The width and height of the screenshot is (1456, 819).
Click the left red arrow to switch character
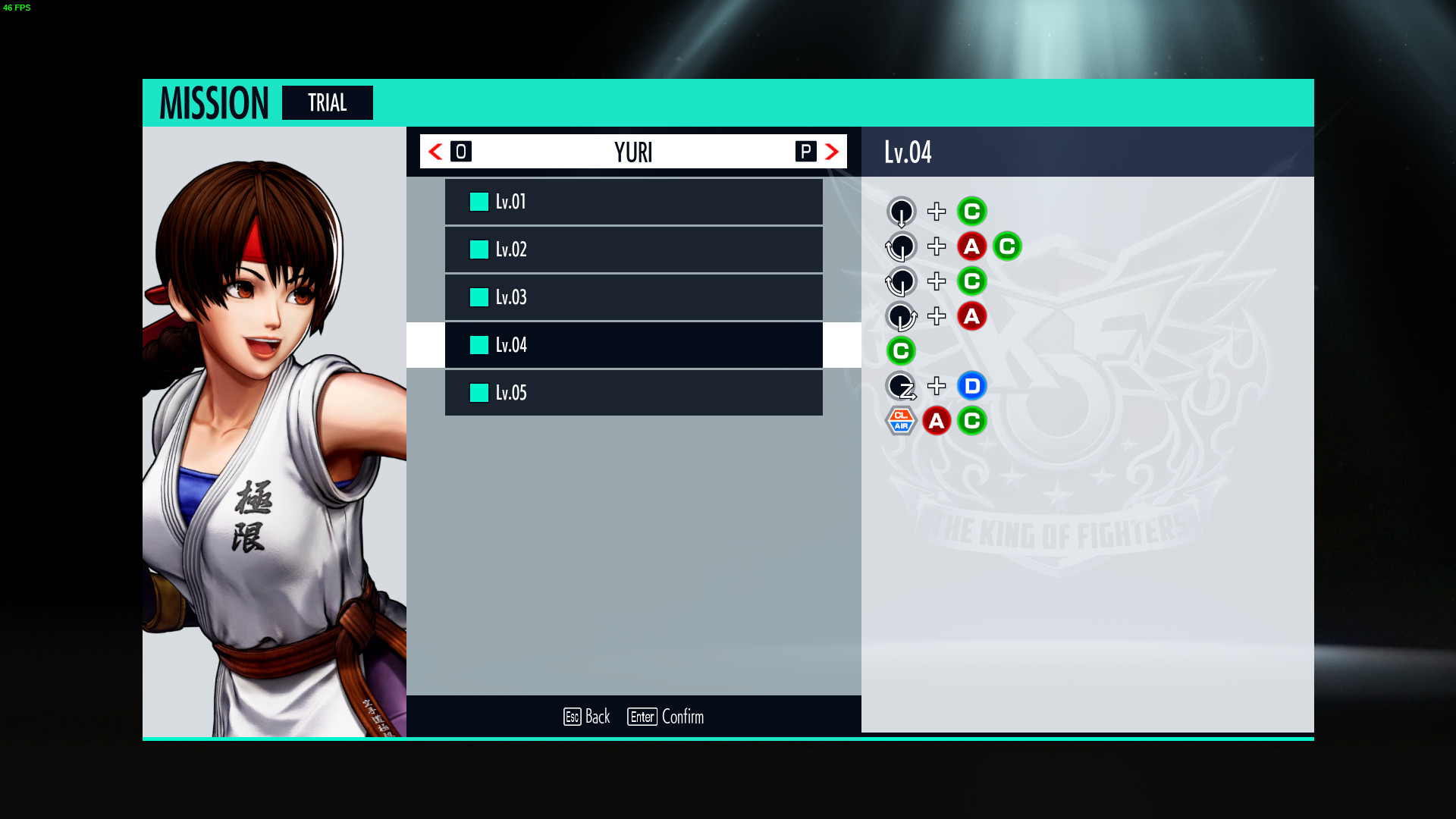click(x=434, y=152)
